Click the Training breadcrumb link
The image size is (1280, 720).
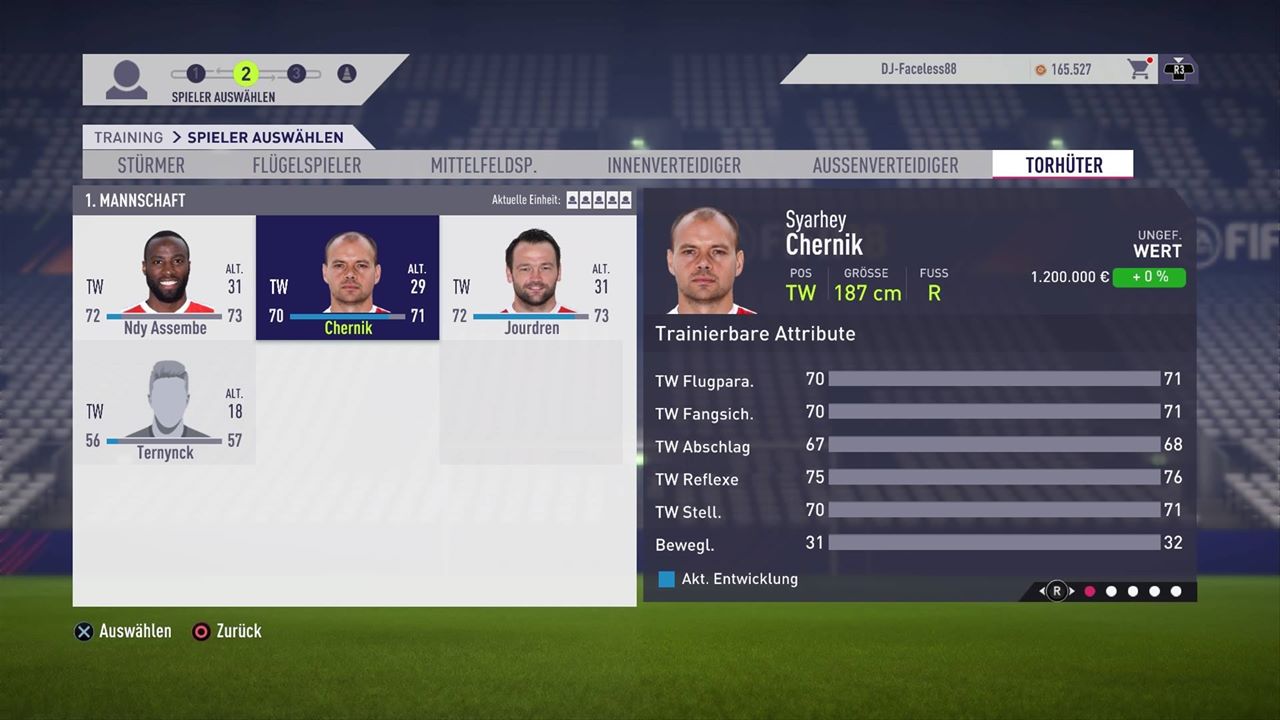tap(128, 137)
